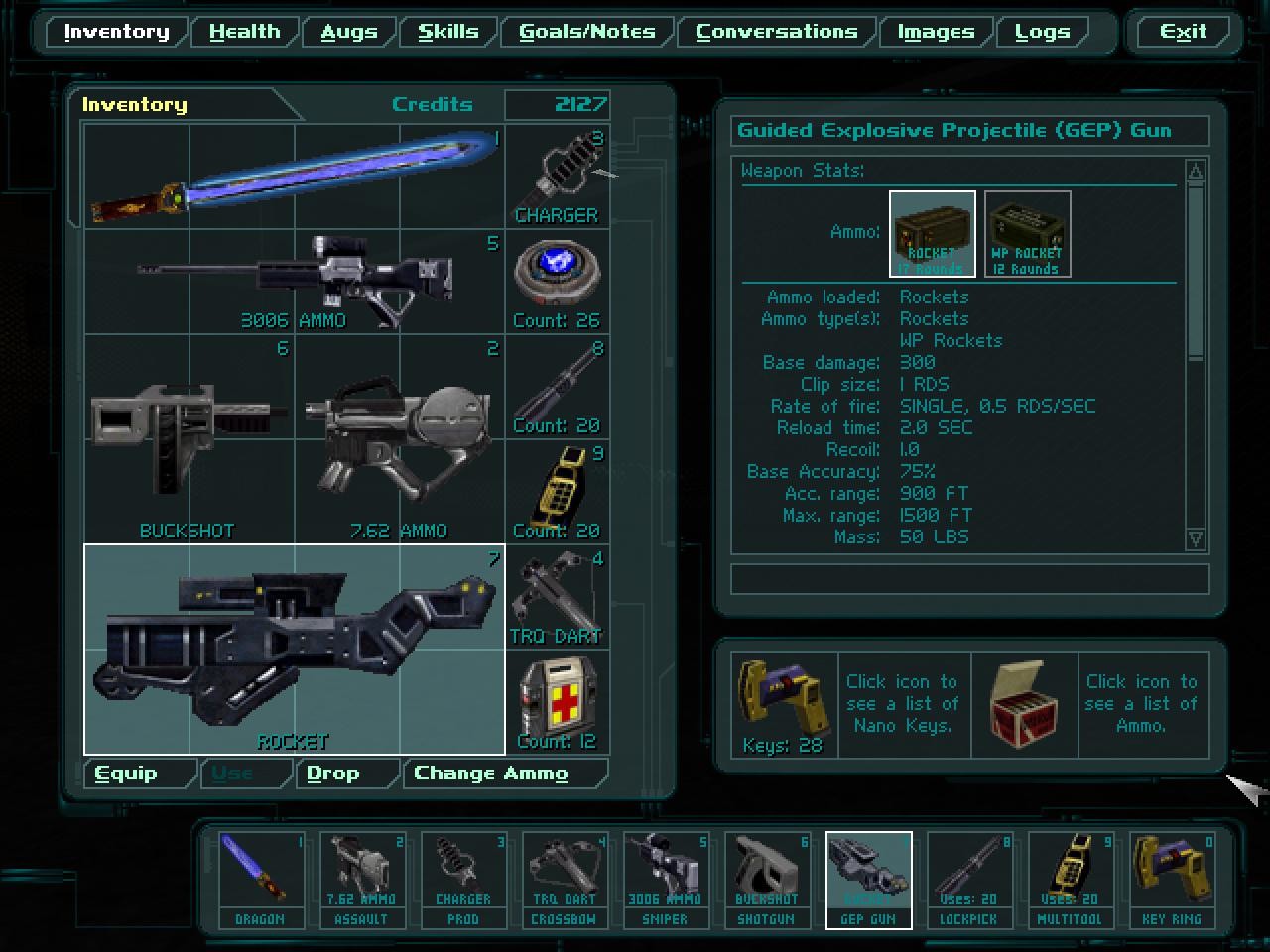Select the GEP Gun hotbar slot
Screen dimensions: 1270x952
pyautogui.click(x=869, y=878)
